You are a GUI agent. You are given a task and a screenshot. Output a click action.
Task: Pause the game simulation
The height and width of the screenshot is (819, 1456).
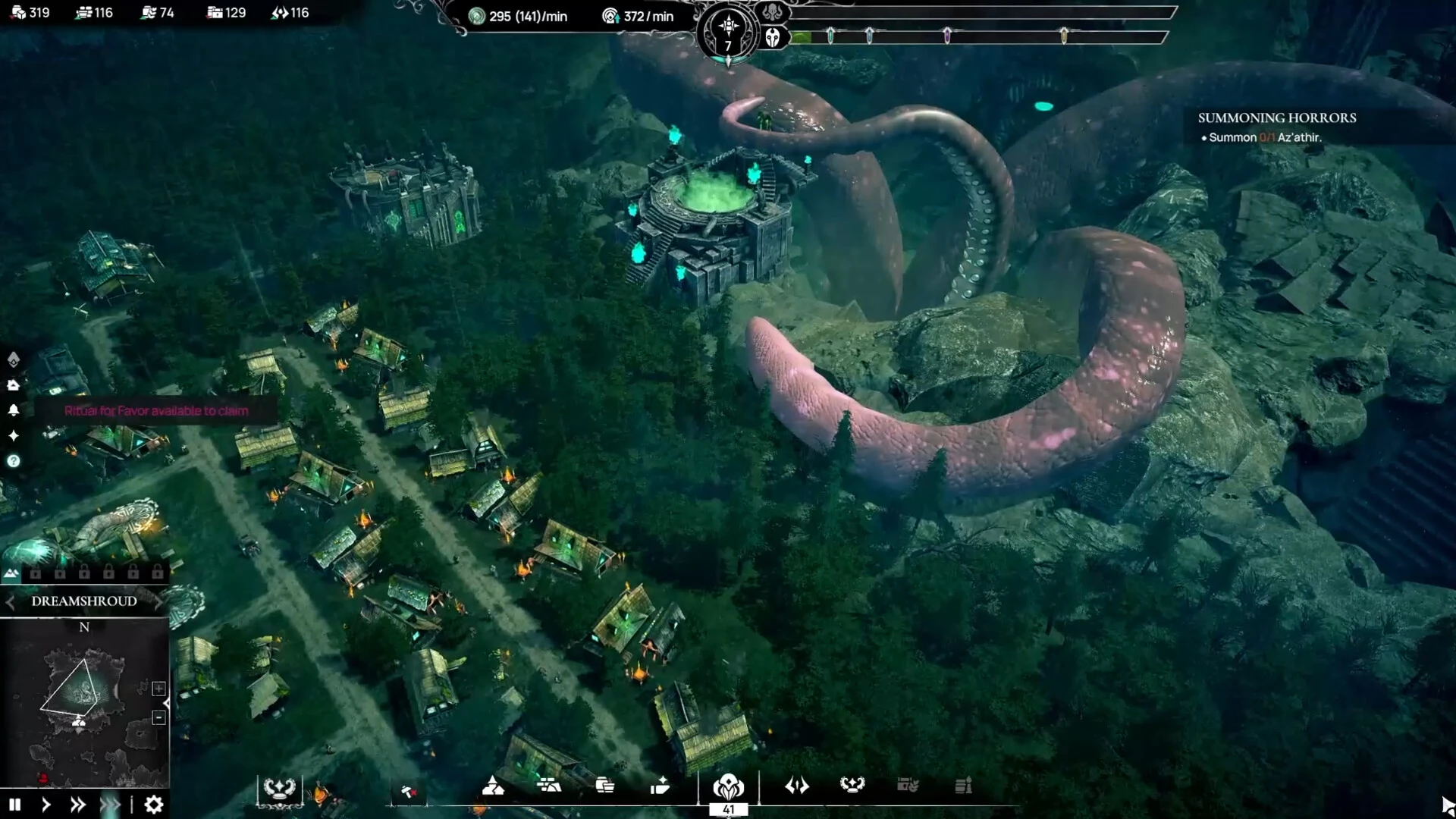pos(15,805)
